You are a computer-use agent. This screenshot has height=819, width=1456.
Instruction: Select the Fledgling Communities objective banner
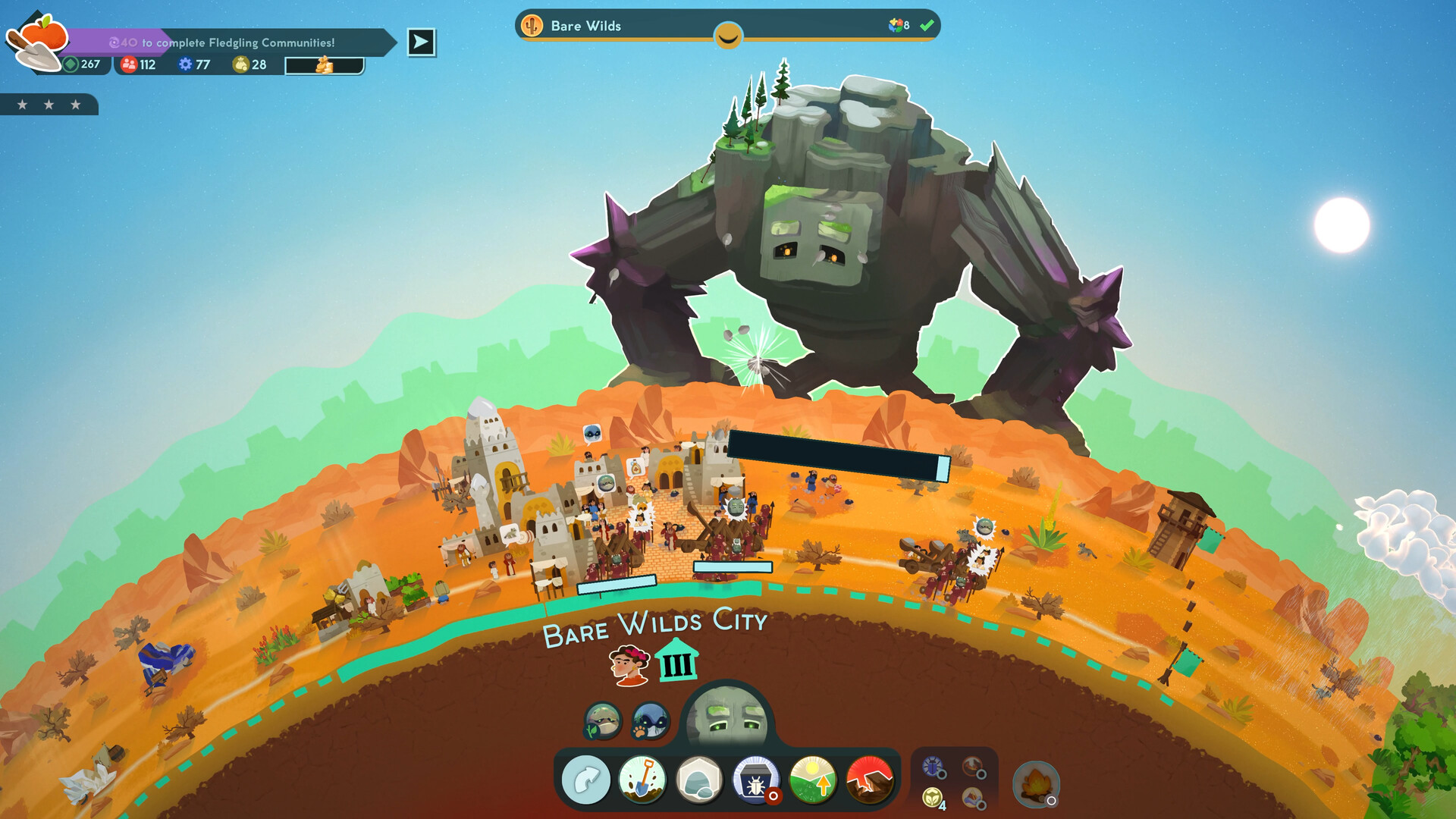pos(235,42)
